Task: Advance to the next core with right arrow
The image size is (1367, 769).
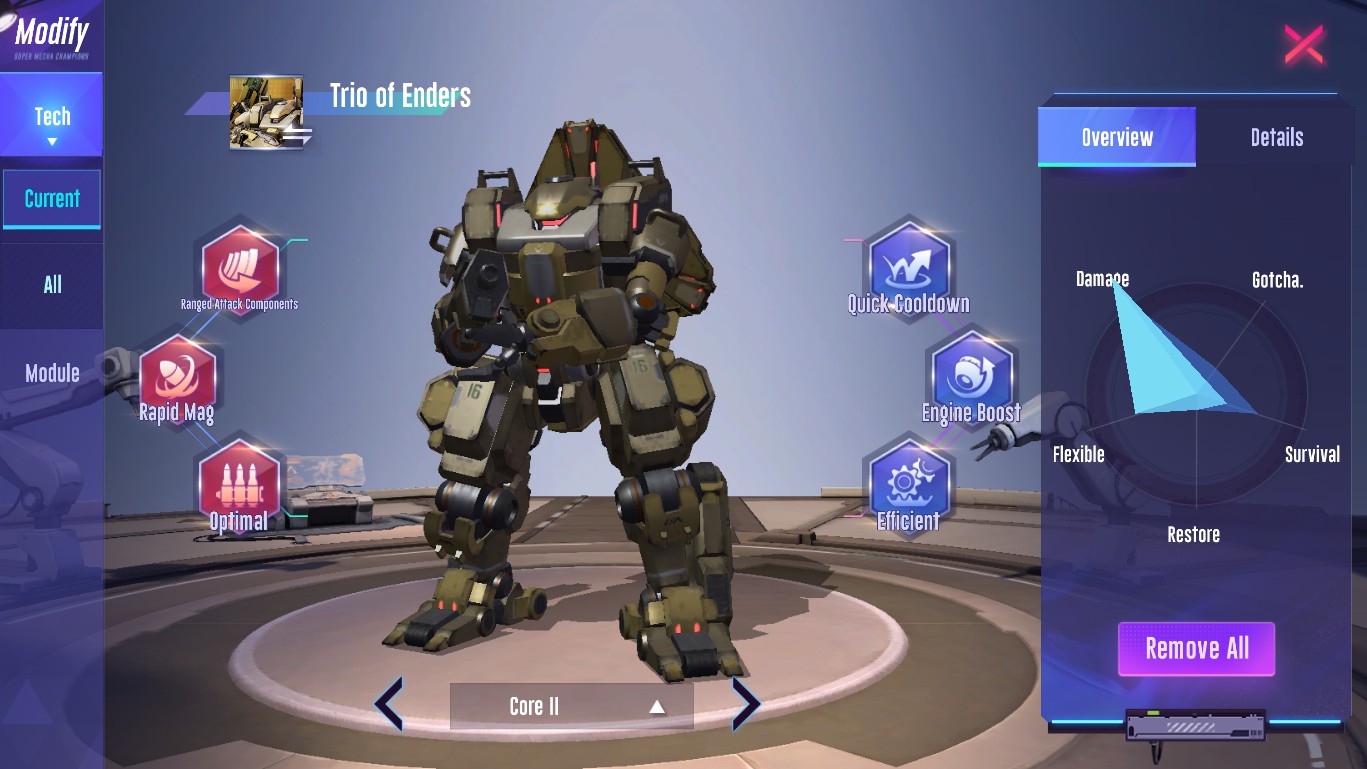Action: 746,704
